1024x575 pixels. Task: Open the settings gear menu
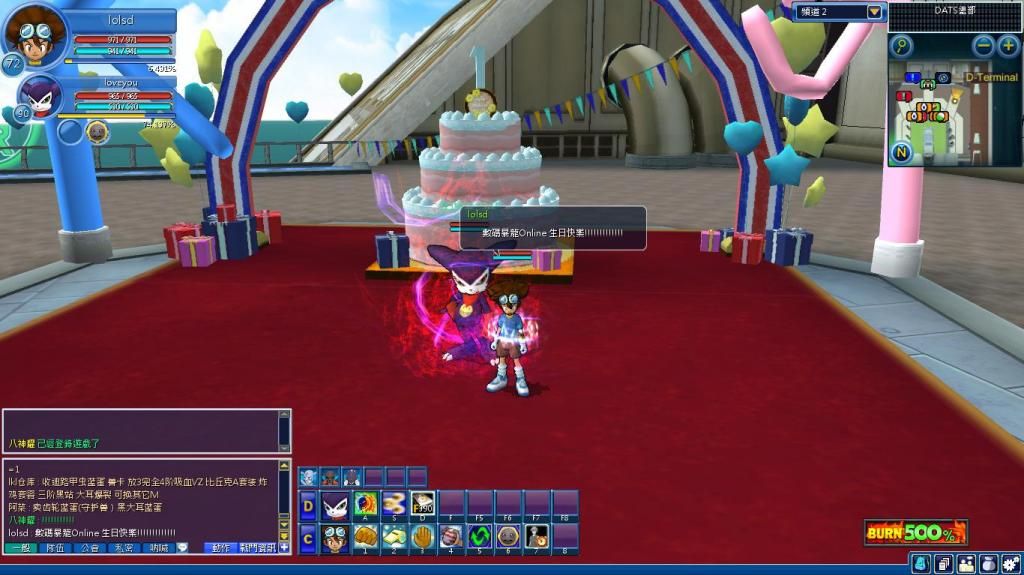1011,564
